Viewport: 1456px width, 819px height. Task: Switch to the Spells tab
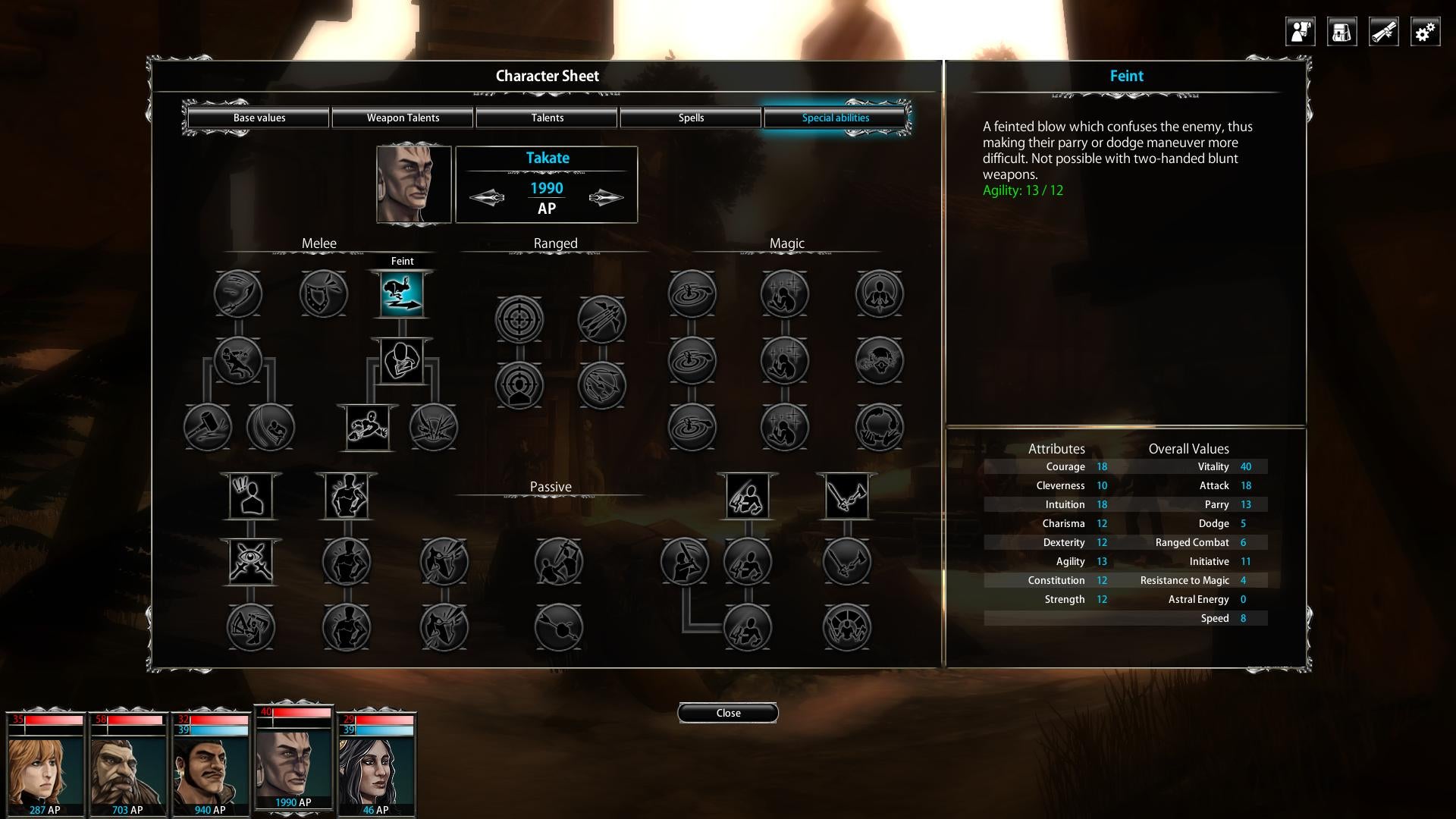691,118
